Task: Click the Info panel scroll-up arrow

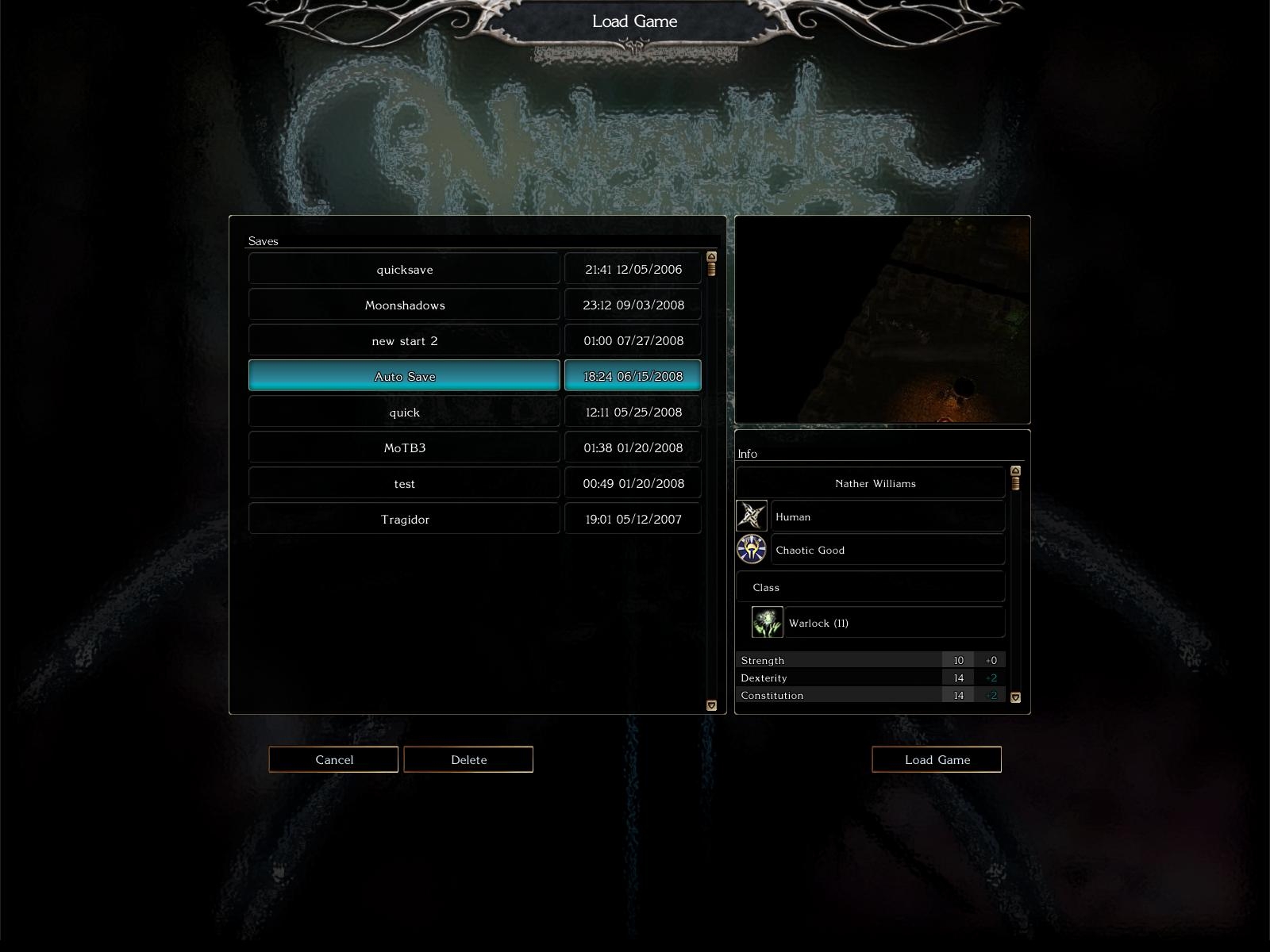Action: click(x=1015, y=471)
